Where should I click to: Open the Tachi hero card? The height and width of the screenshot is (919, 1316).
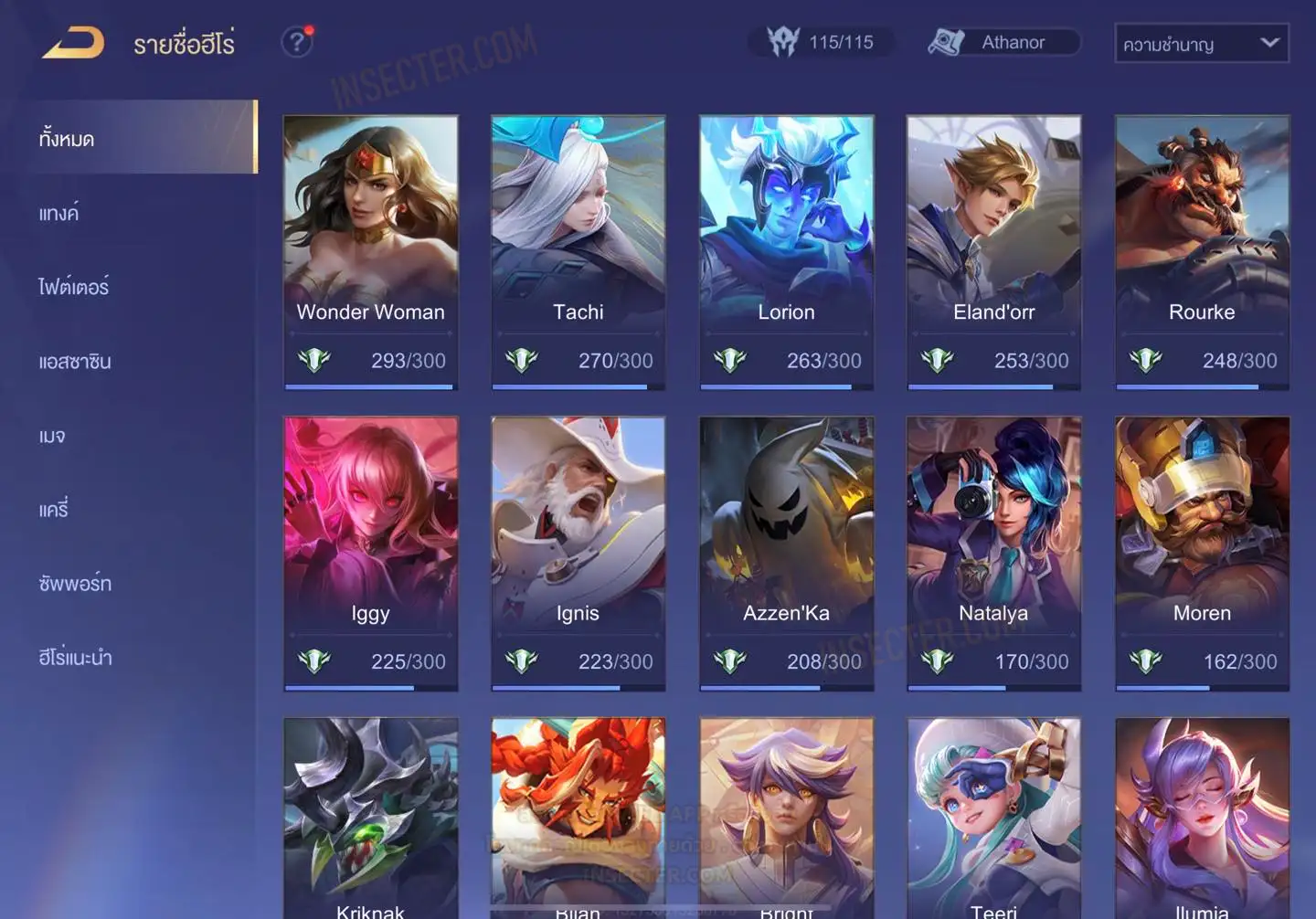tap(578, 251)
